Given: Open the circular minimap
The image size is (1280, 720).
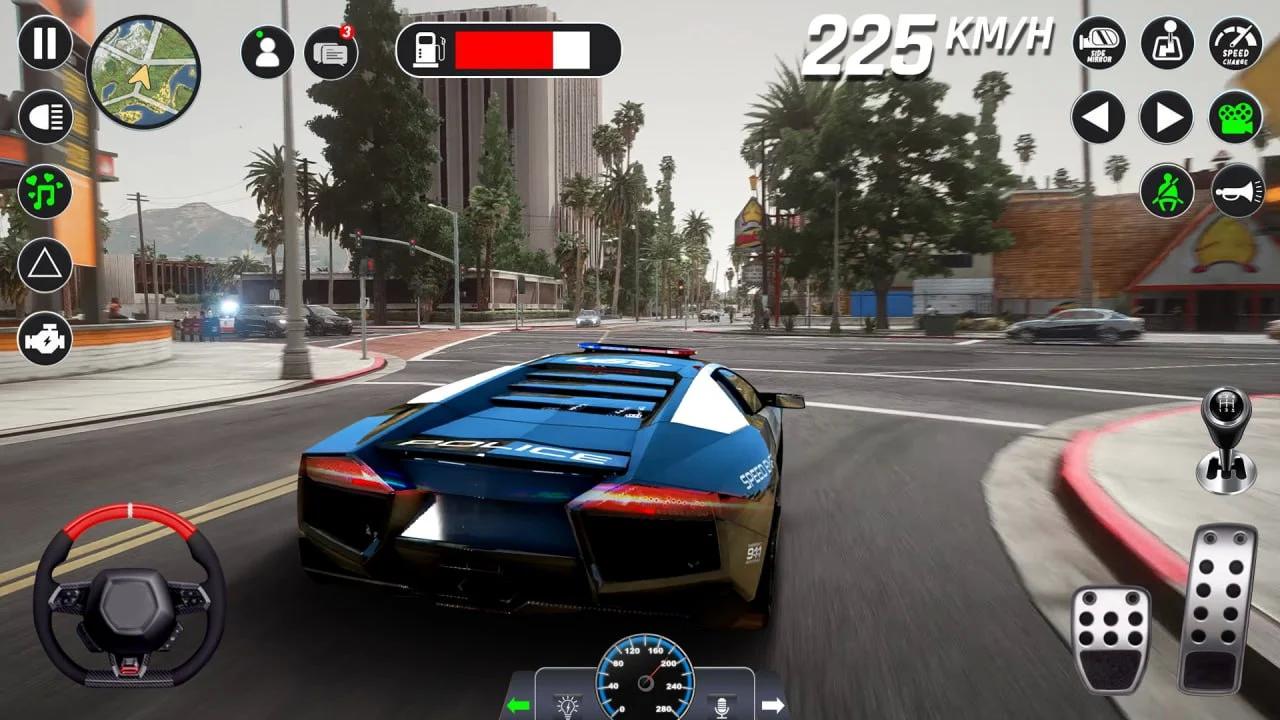Looking at the screenshot, I should (143, 72).
